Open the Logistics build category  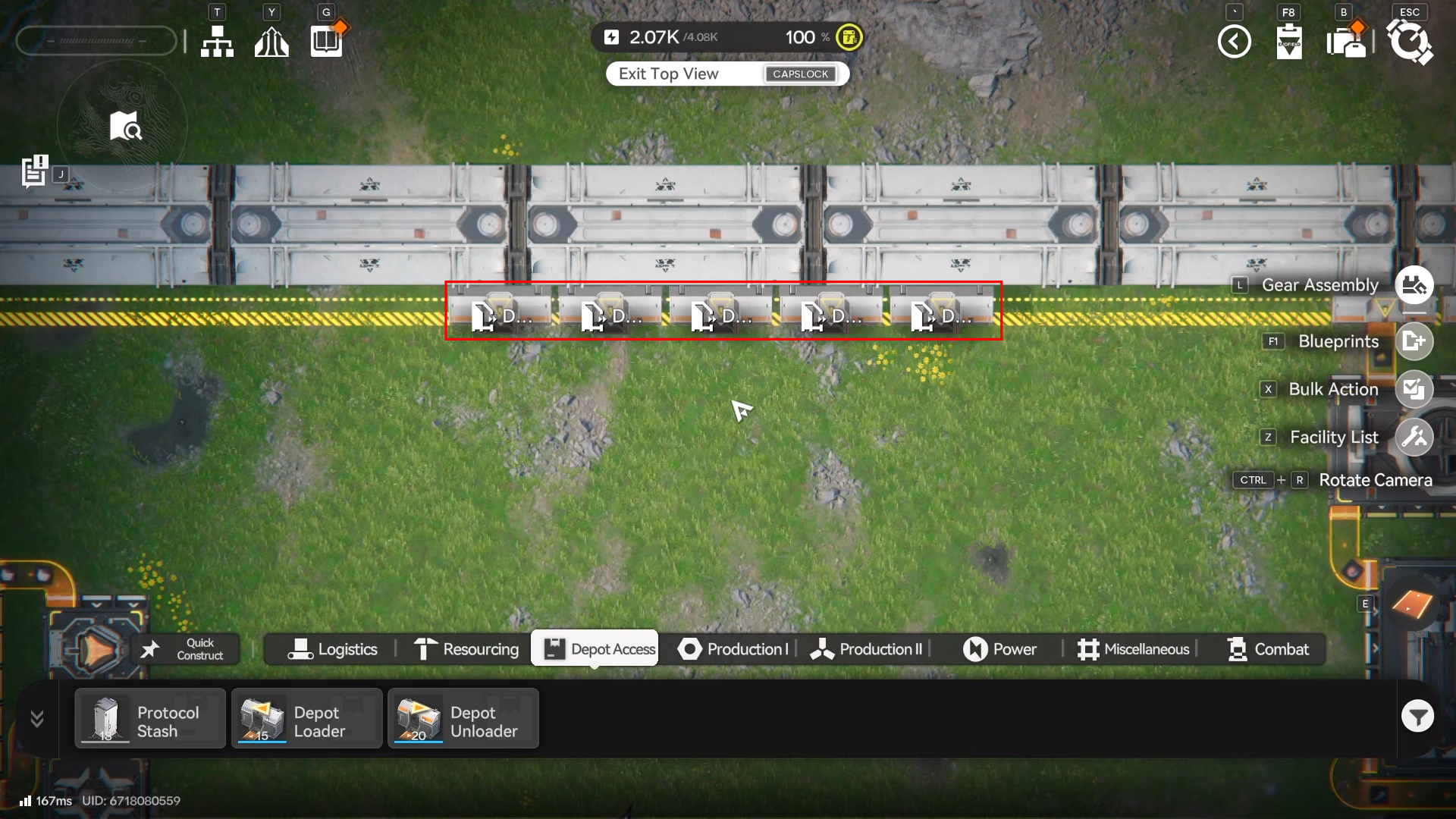coord(332,649)
